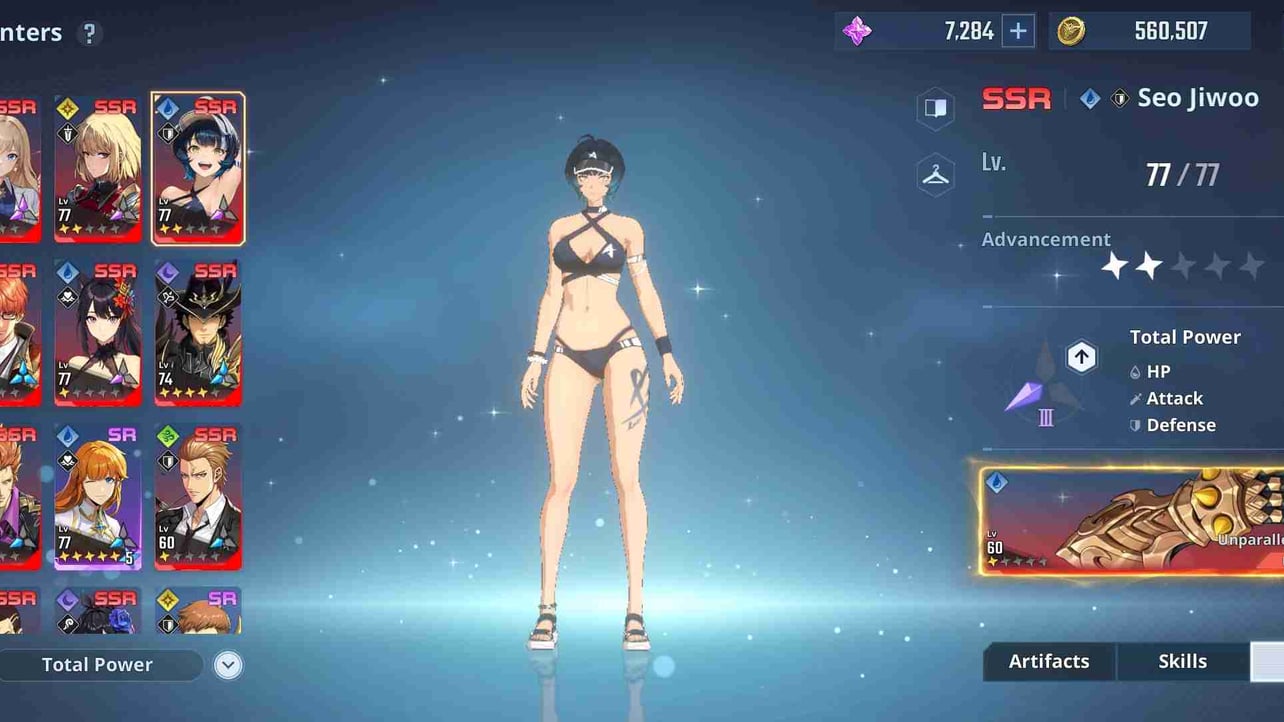Viewport: 1284px width, 722px height.
Task: Pick the level 60 brown-haired SSR hunter
Action: [x=198, y=497]
